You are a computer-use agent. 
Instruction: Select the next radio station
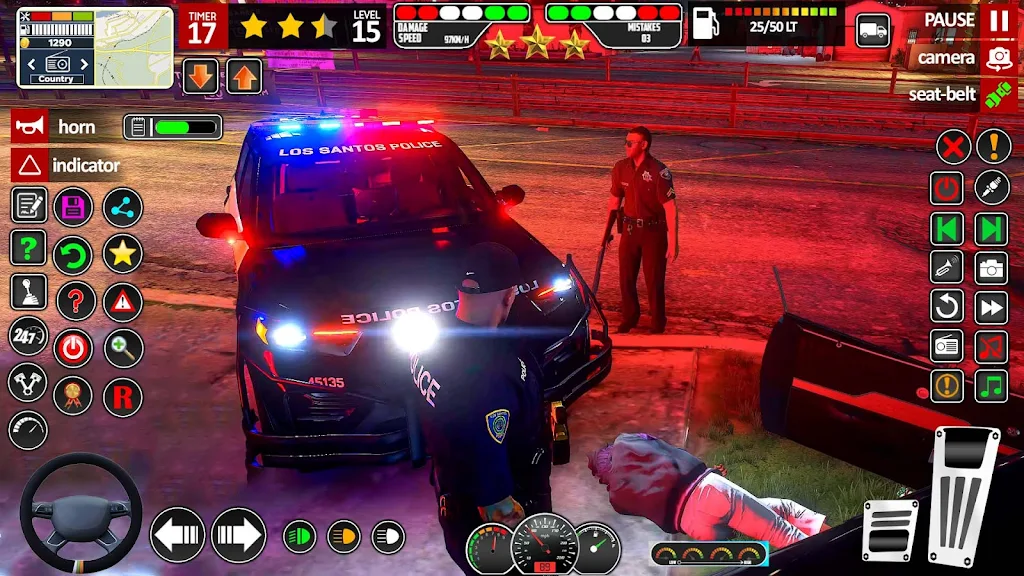point(991,229)
